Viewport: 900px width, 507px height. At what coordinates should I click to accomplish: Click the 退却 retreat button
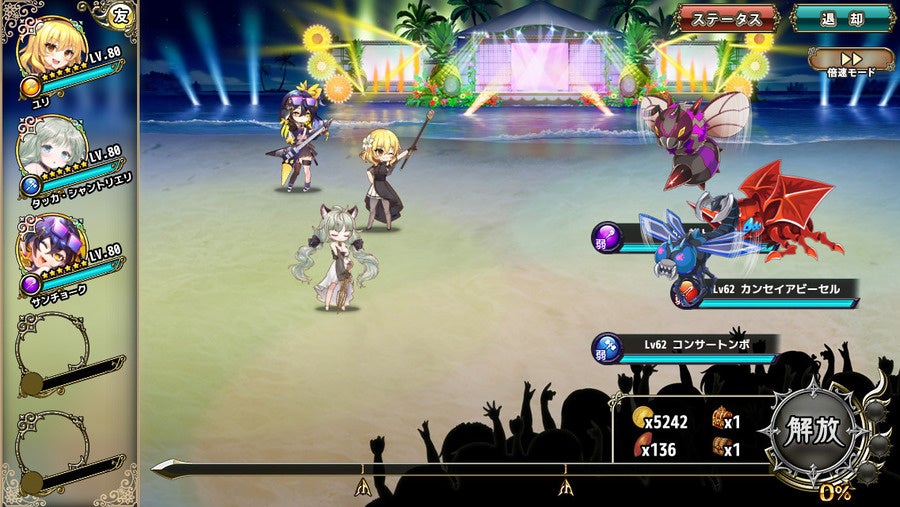pyautogui.click(x=842, y=18)
